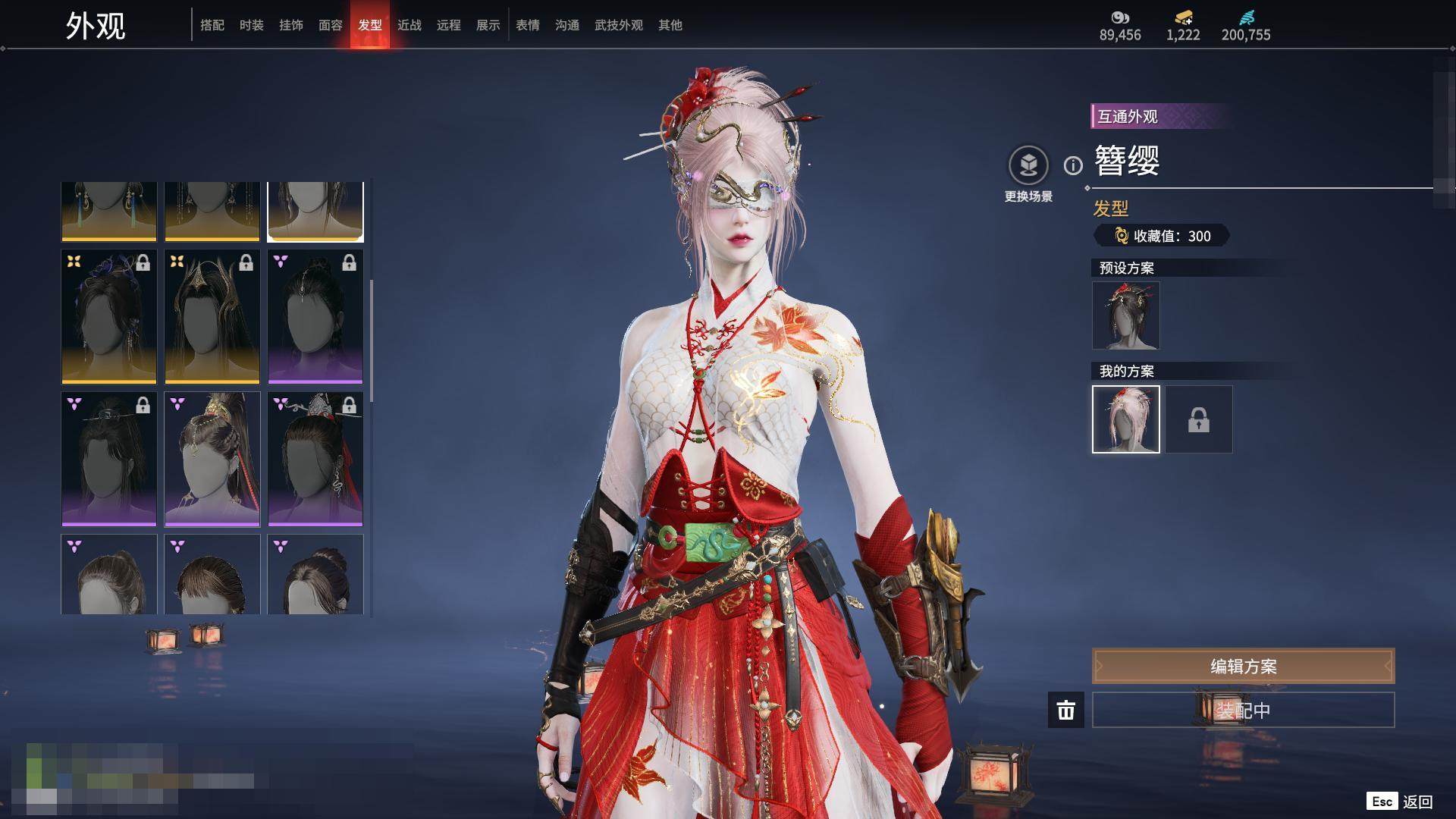Select the unlocked high ponytail hairstyle with red ribbon
Image resolution: width=1456 pixels, height=819 pixels.
point(212,459)
